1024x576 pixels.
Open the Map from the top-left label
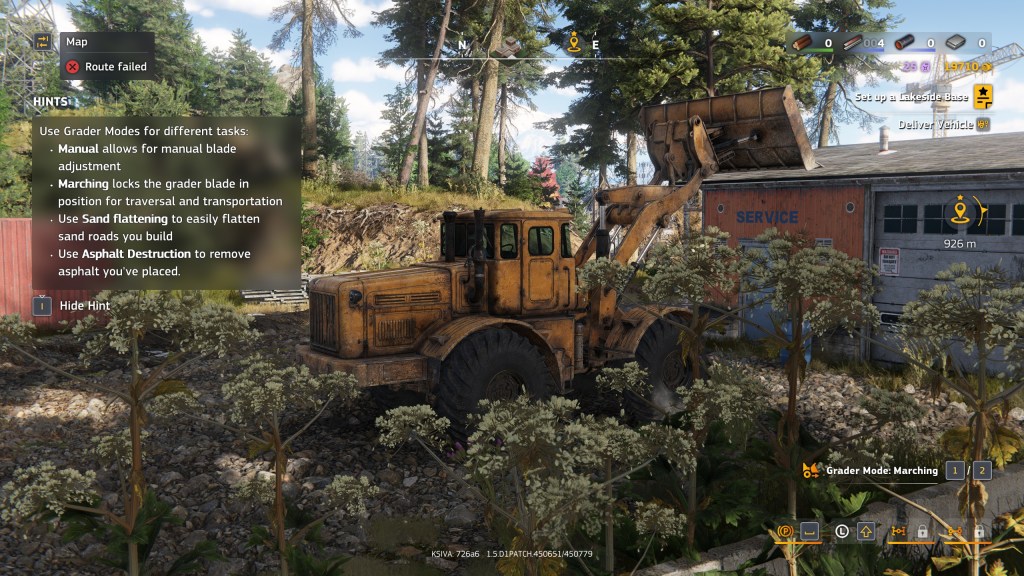[76, 42]
